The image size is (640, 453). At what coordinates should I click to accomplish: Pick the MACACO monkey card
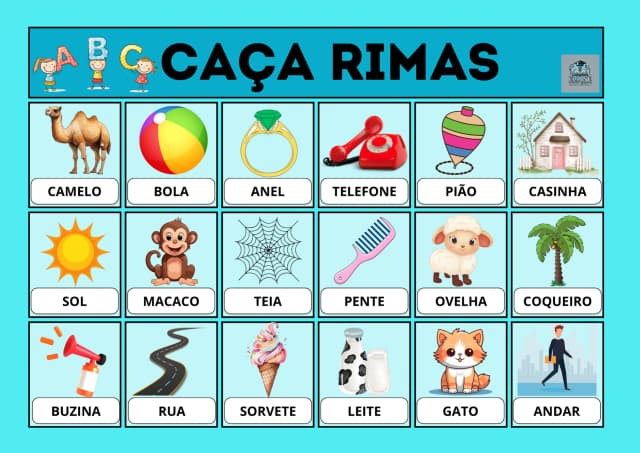coord(171,265)
